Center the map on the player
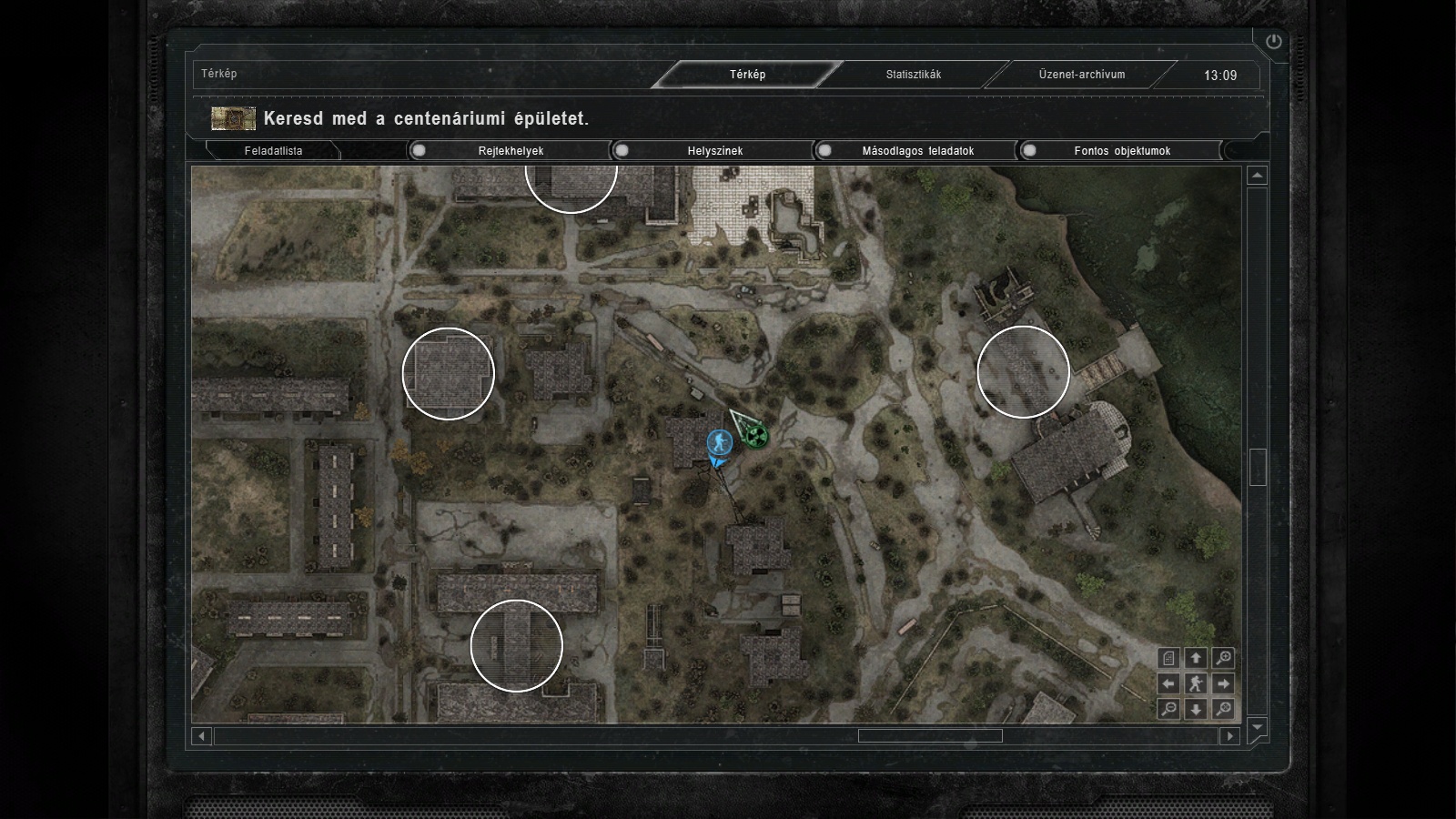 [1196, 683]
